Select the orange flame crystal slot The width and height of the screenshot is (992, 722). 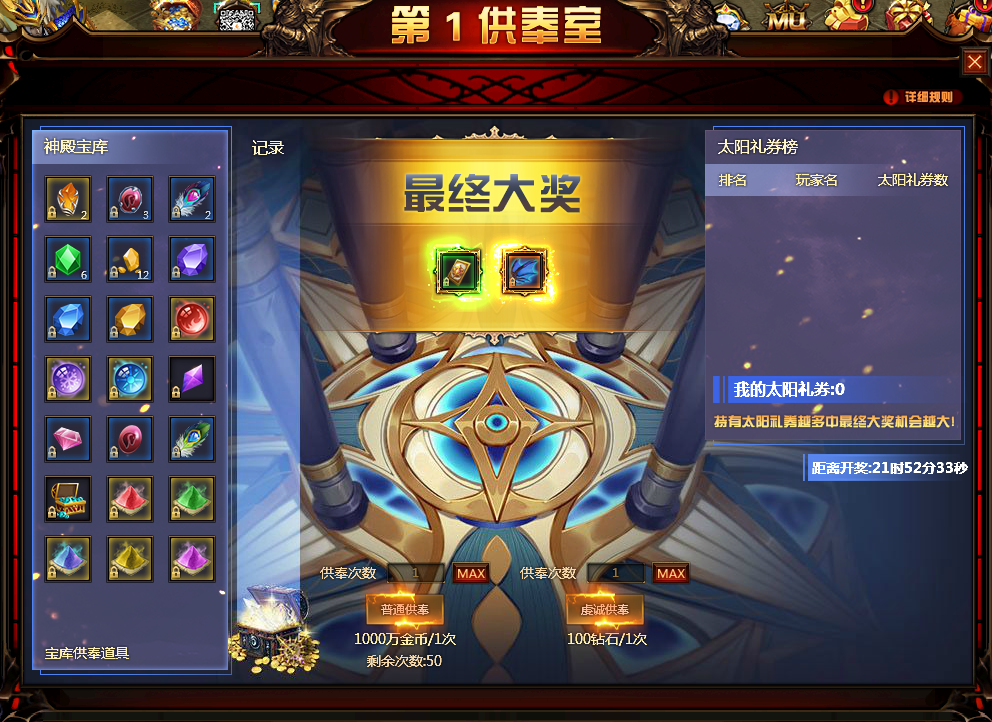coord(68,199)
